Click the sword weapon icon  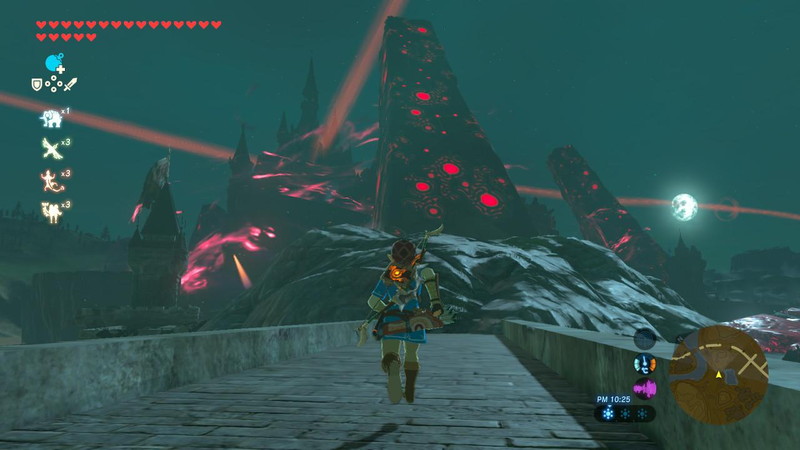click(x=70, y=85)
